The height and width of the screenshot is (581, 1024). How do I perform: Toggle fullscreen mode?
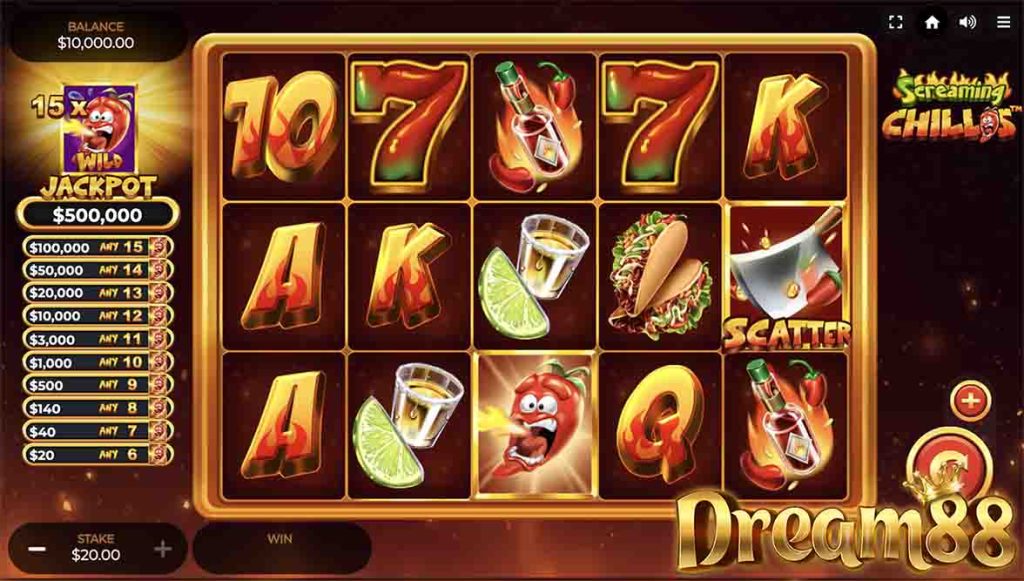pyautogui.click(x=896, y=22)
